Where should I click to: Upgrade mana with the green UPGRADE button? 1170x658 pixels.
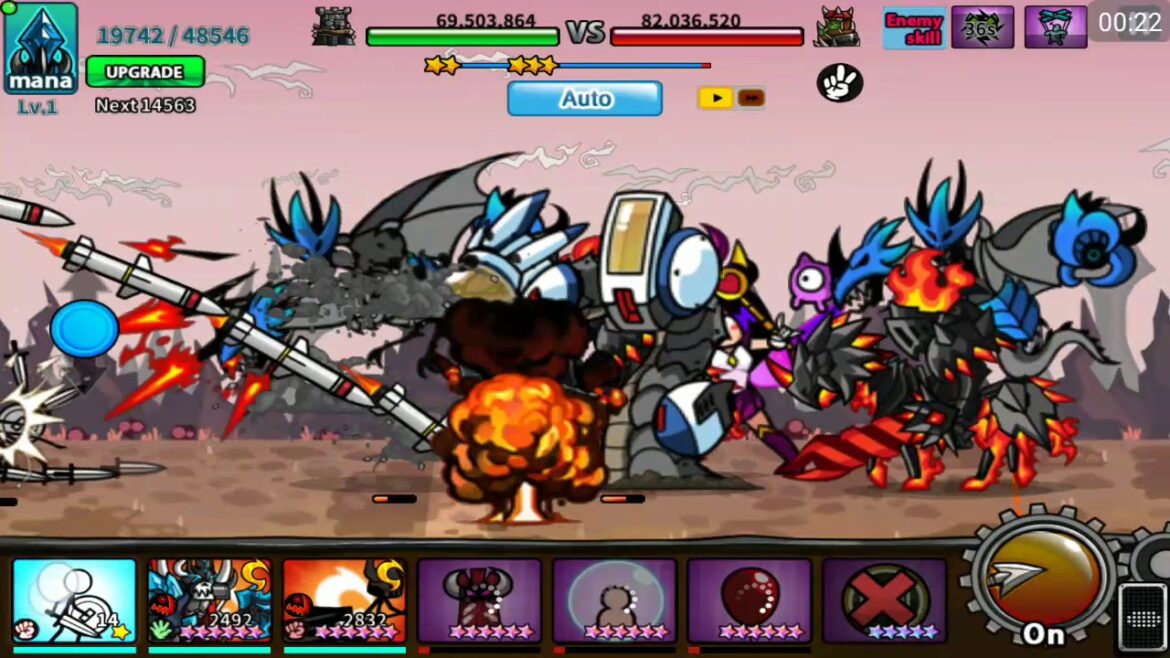145,72
